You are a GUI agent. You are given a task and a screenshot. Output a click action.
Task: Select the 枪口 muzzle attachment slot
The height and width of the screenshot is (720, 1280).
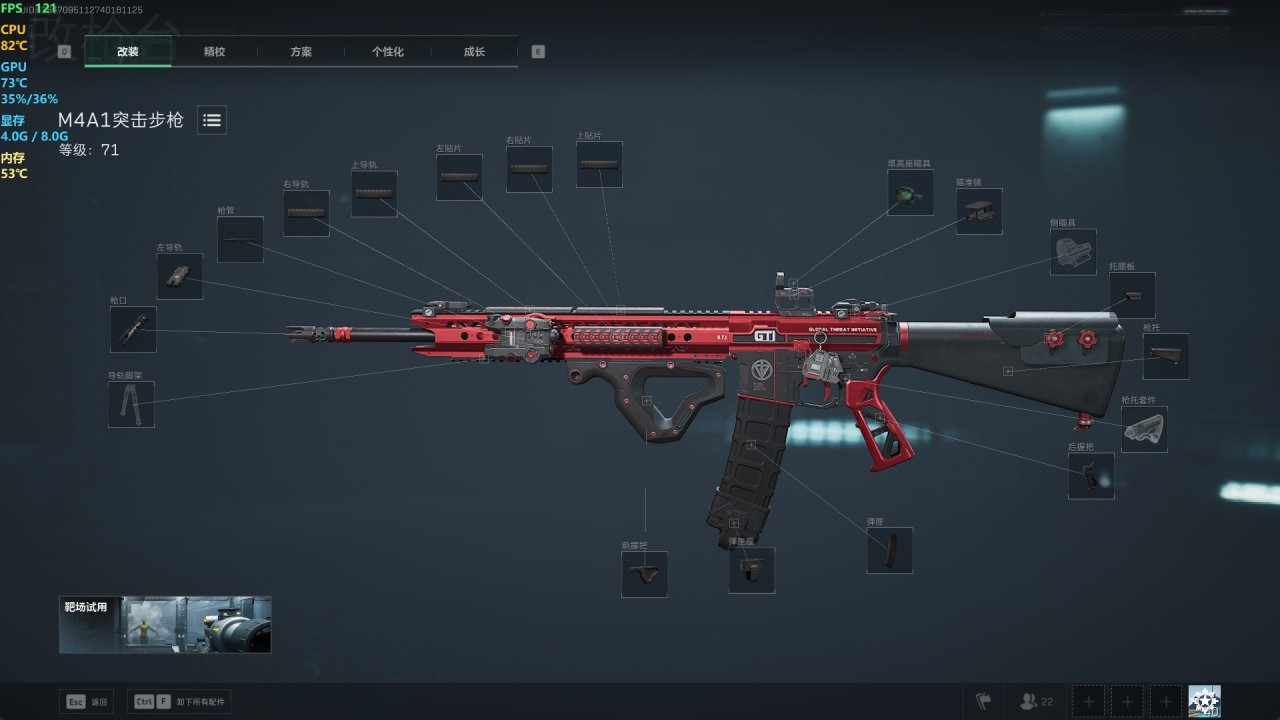tap(133, 329)
